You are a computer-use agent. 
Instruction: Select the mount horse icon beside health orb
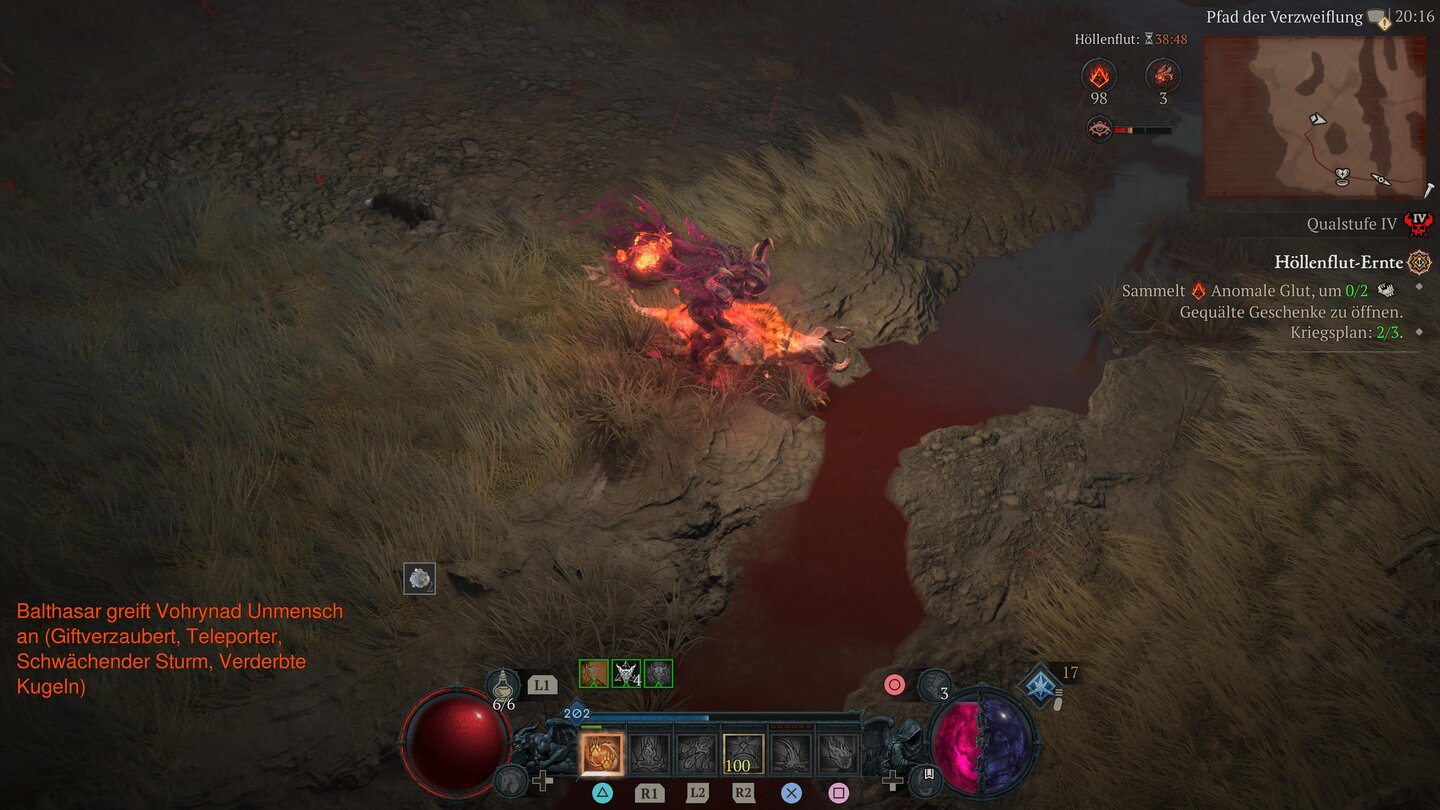click(511, 780)
